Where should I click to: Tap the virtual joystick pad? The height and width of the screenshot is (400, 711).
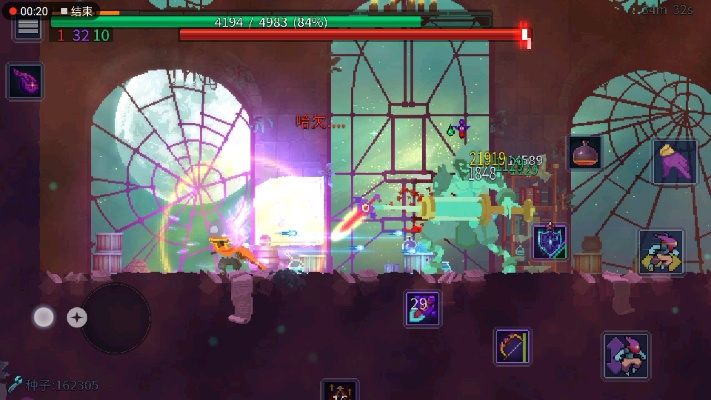[115, 318]
